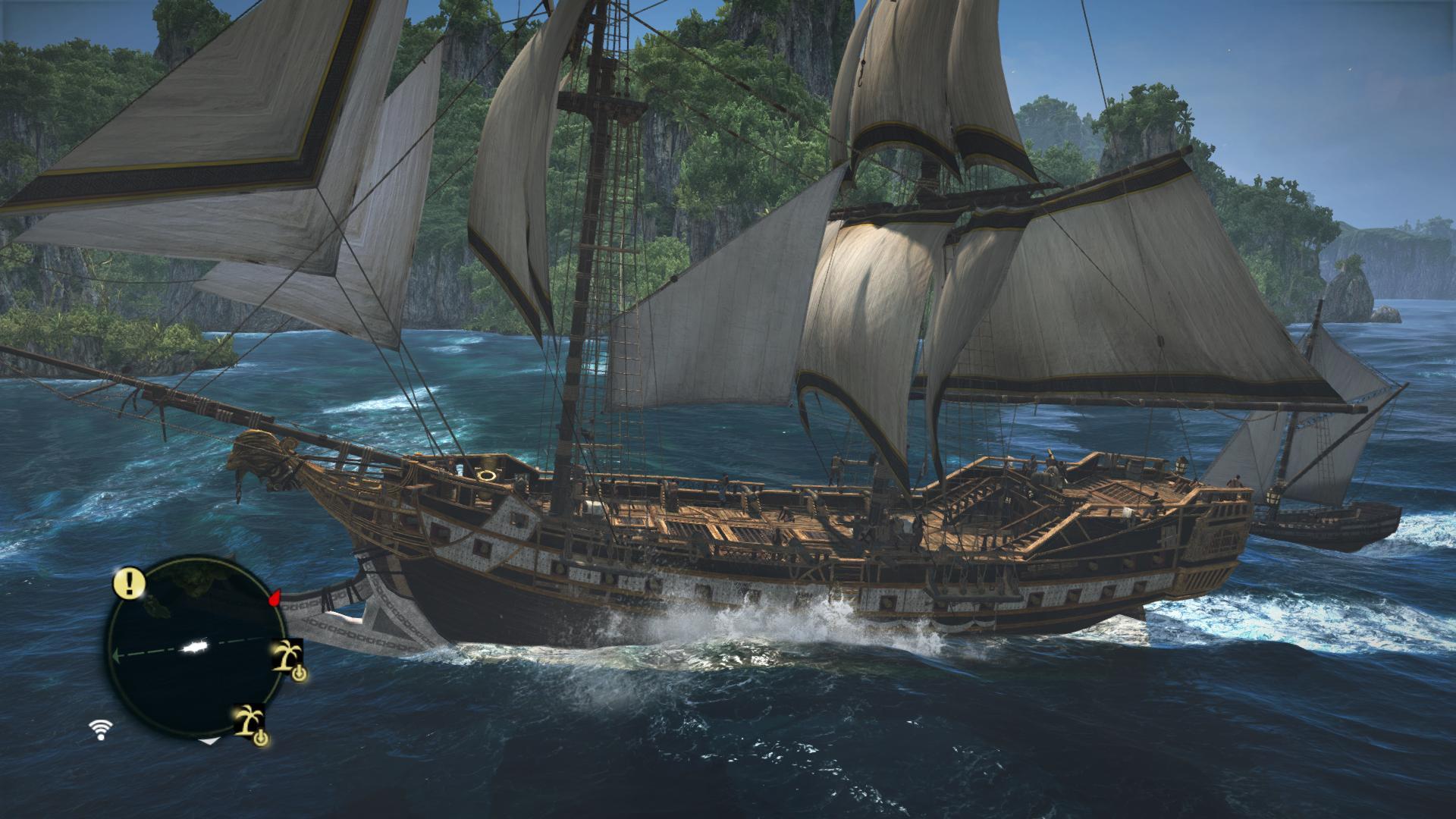Select the yellow exclamation mark marker
The image size is (1456, 819).
click(130, 582)
